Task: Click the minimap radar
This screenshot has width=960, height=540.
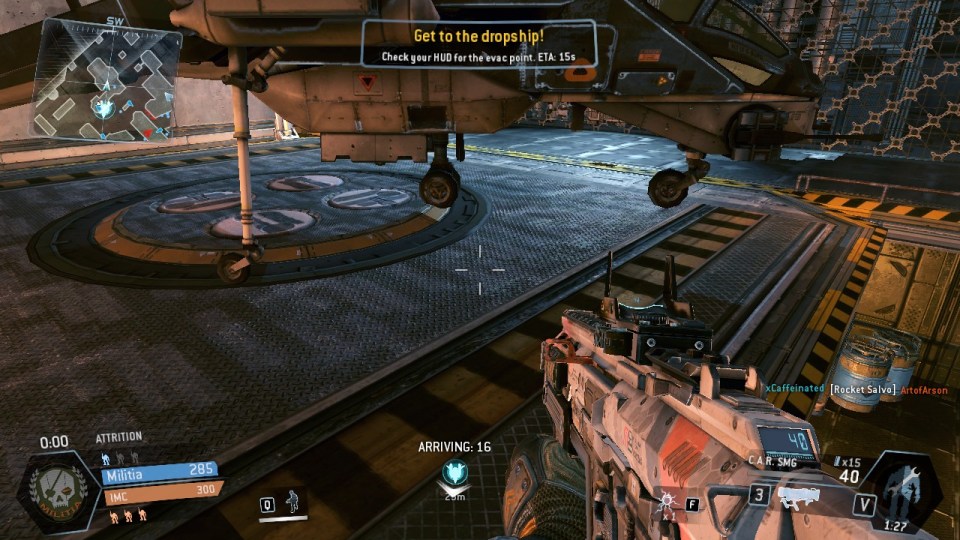Action: point(106,79)
